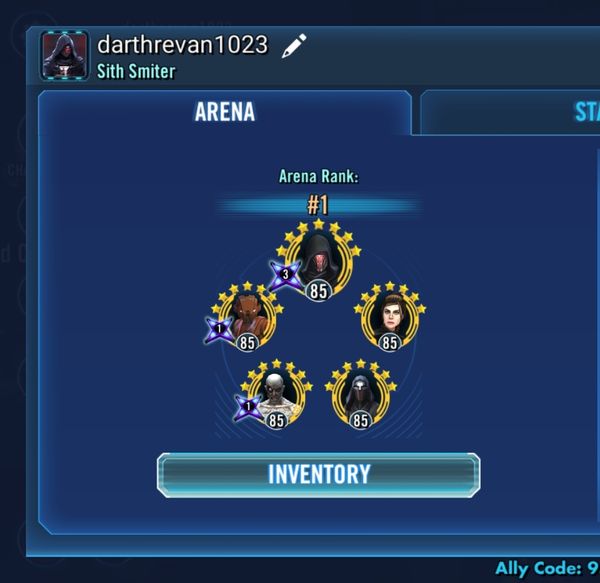
Task: Select the darthrevan1023 player avatar portrait
Action: pos(65,55)
